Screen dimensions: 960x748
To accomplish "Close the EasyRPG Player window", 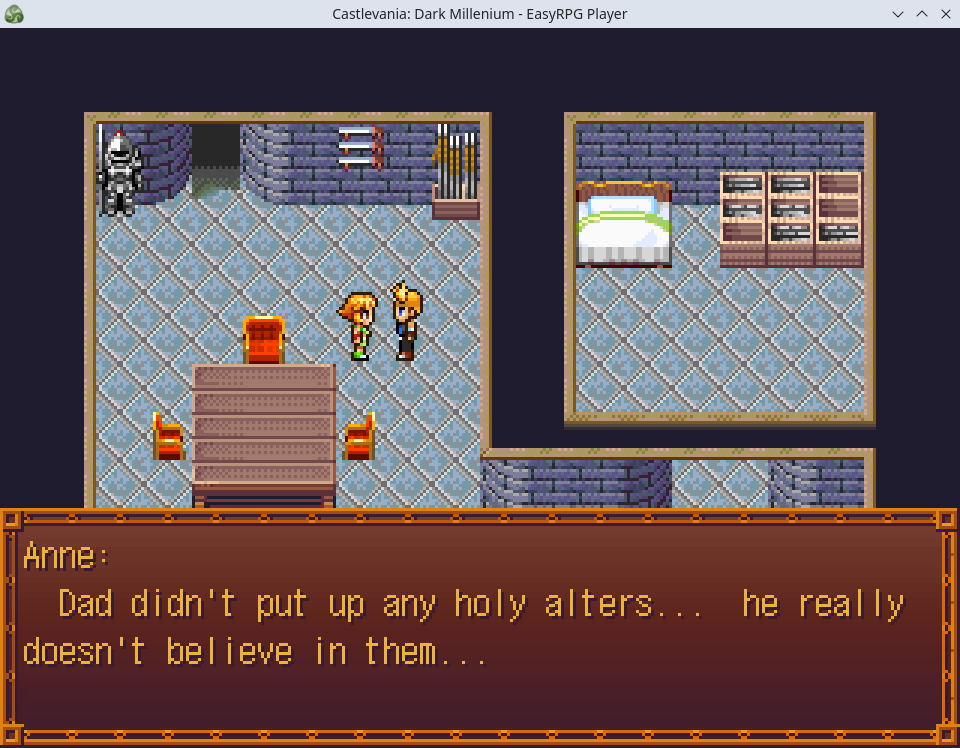I will (x=945, y=14).
